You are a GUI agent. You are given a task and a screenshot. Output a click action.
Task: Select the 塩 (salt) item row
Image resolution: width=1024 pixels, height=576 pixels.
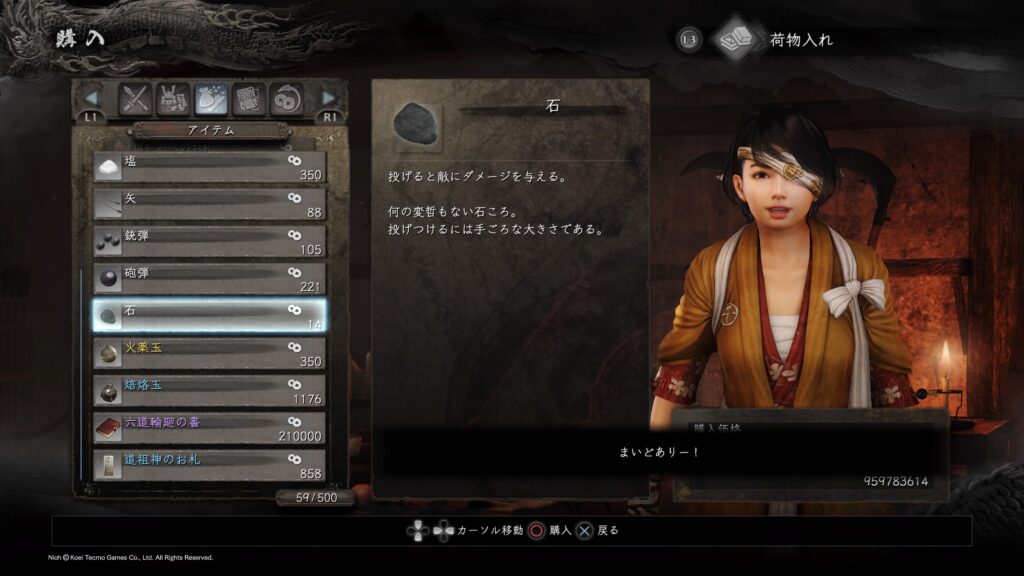pos(208,166)
